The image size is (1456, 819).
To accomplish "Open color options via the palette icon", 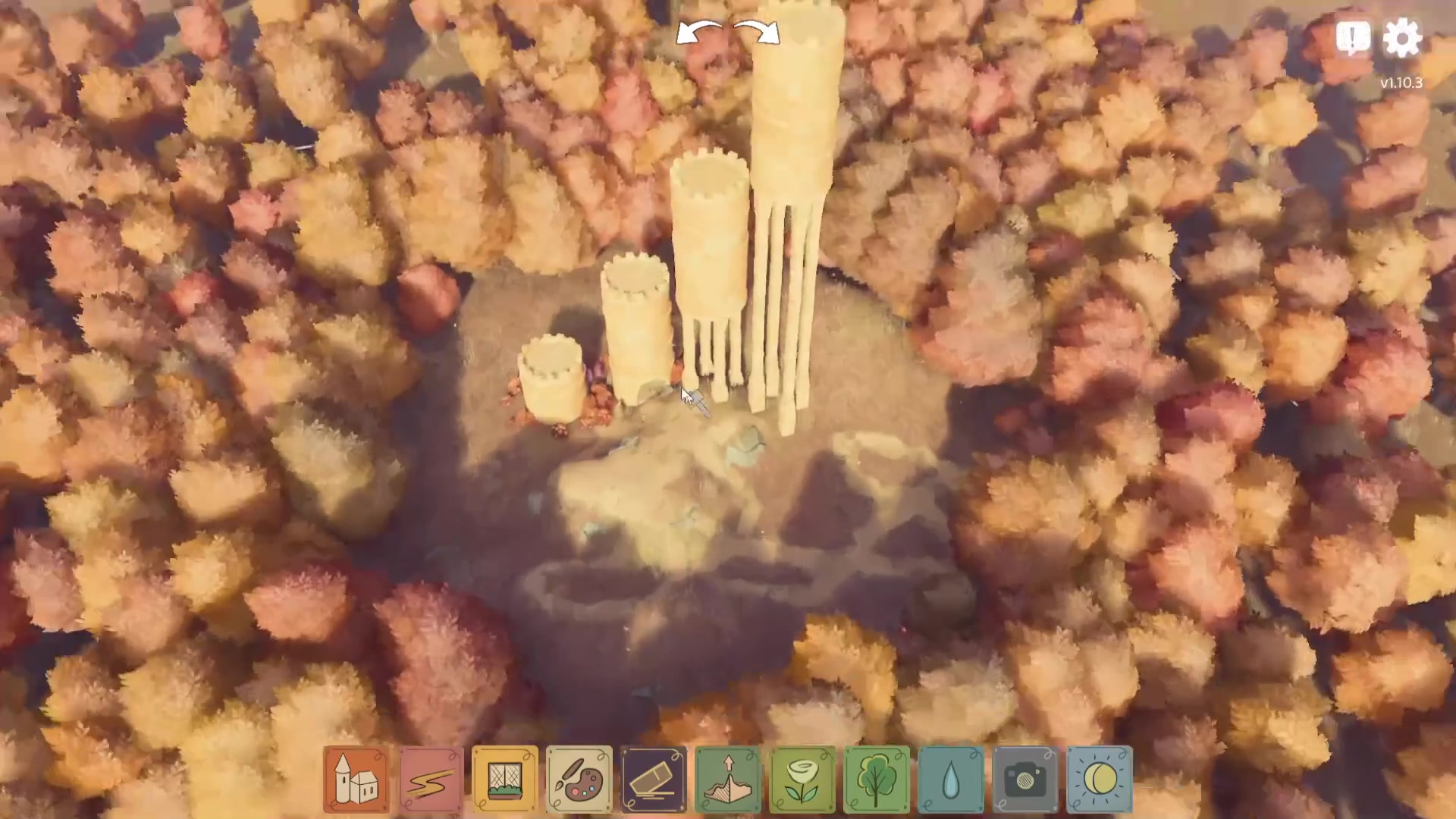I will click(x=579, y=778).
